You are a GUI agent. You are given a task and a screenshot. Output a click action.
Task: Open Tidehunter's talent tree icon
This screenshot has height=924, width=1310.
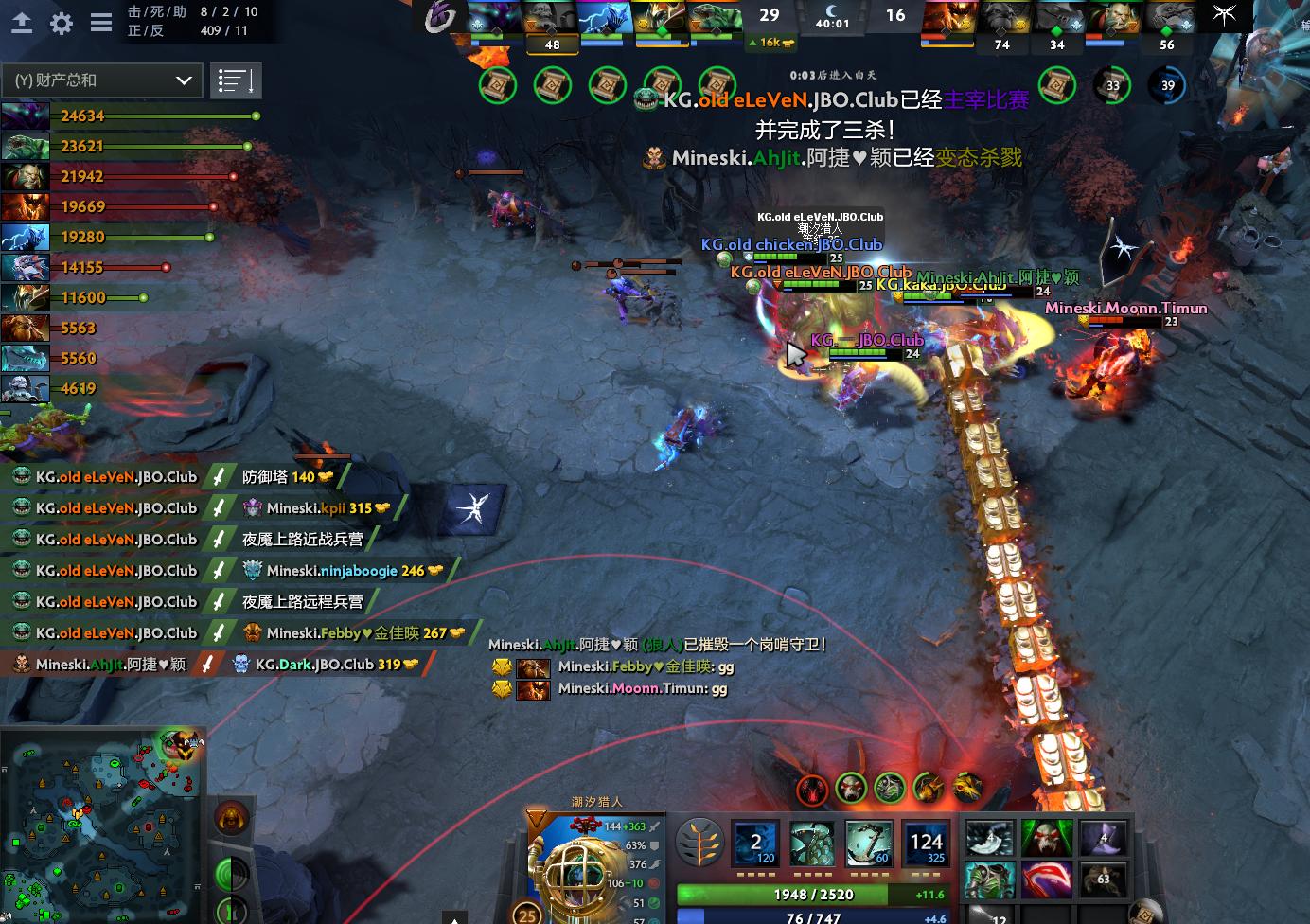point(700,843)
